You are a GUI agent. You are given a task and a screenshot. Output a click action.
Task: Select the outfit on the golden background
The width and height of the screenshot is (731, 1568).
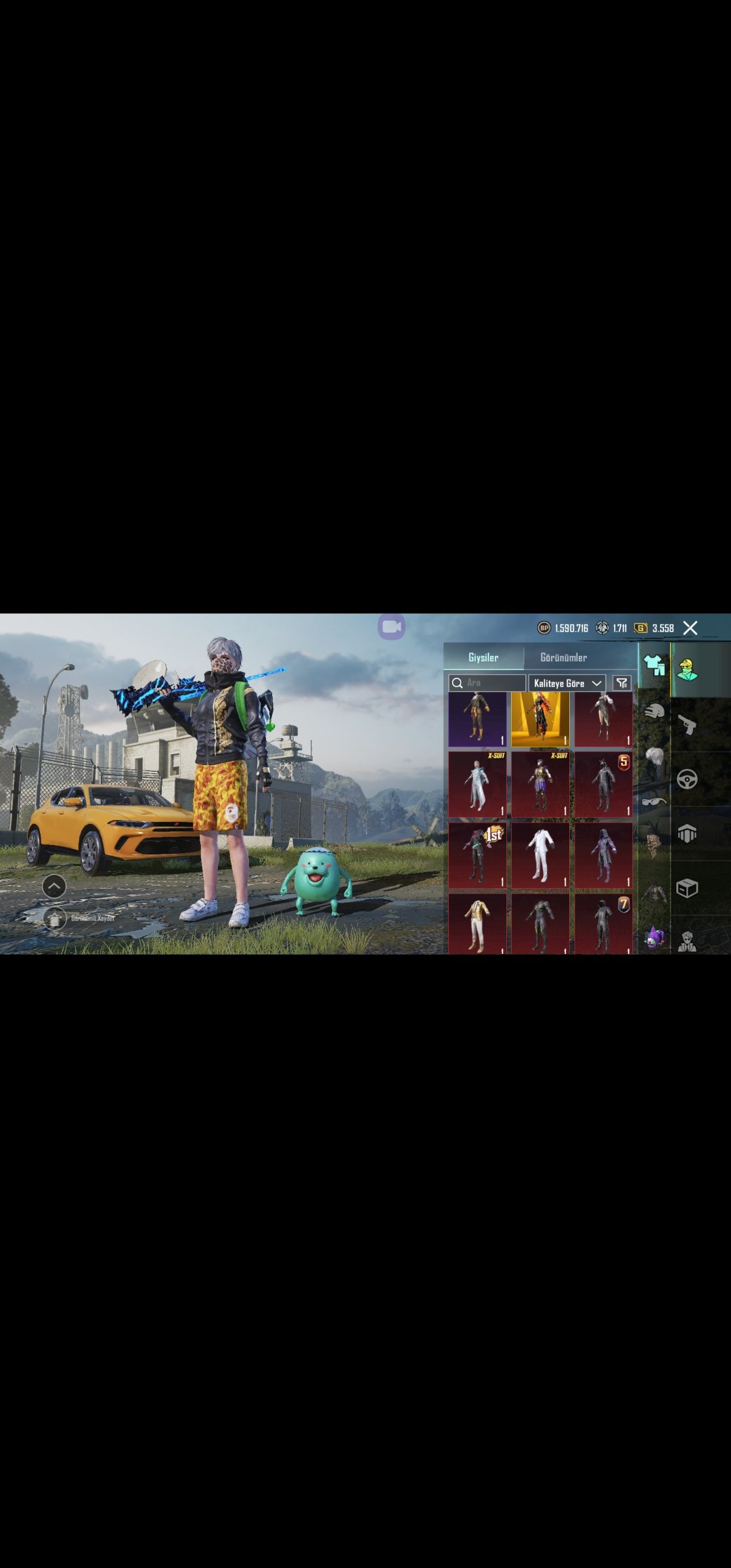(x=540, y=719)
